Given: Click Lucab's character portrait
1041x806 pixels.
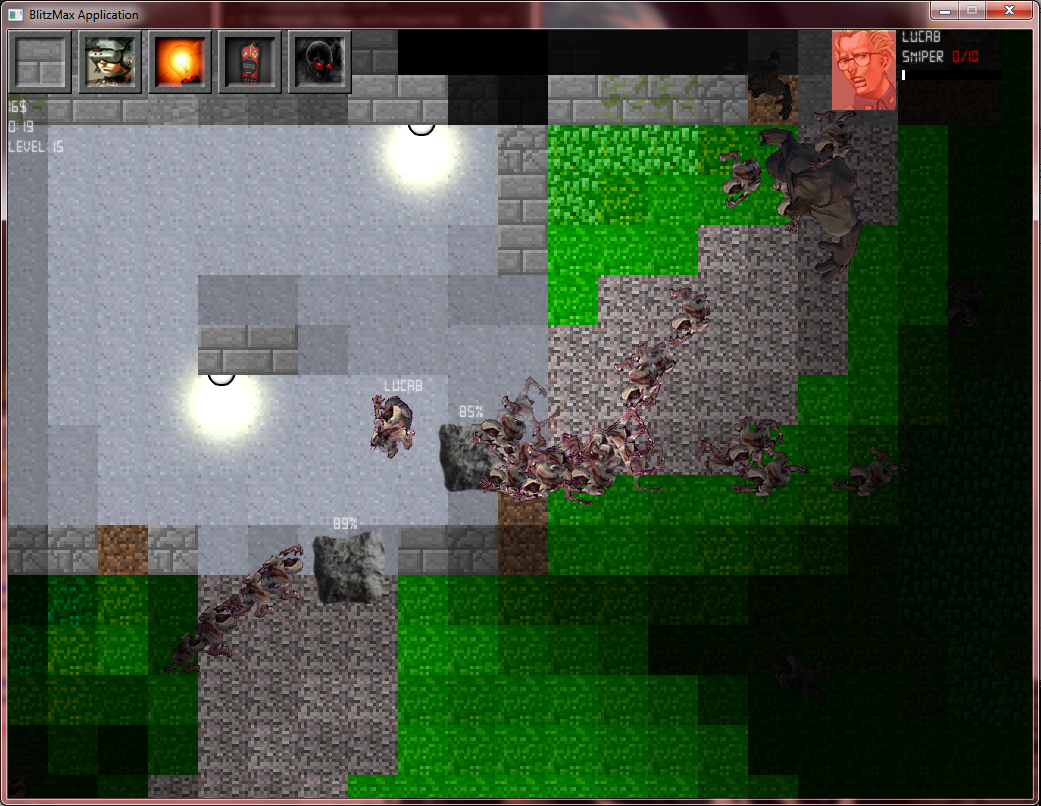Looking at the screenshot, I should (864, 69).
